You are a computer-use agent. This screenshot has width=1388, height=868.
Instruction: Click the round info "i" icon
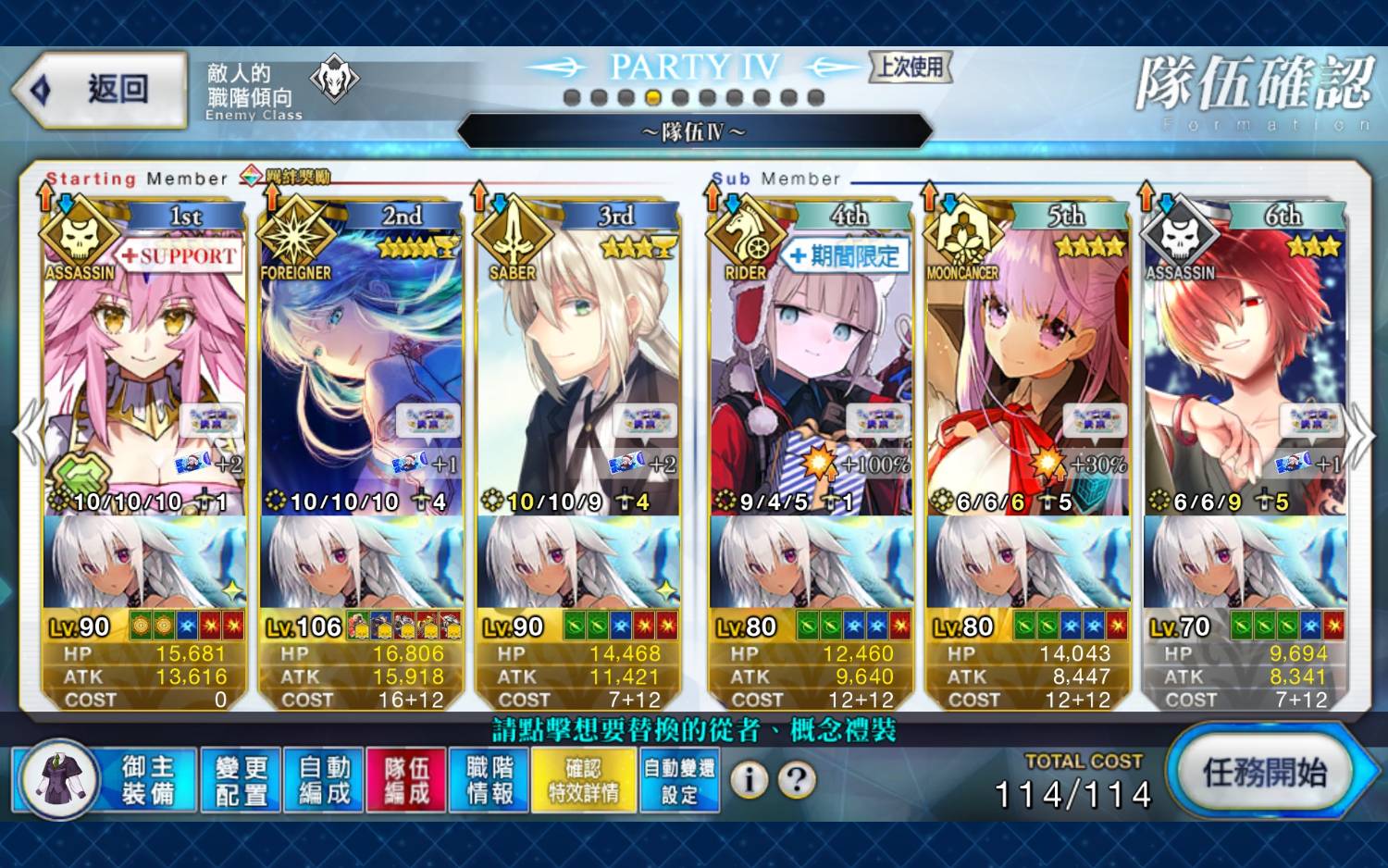749,780
